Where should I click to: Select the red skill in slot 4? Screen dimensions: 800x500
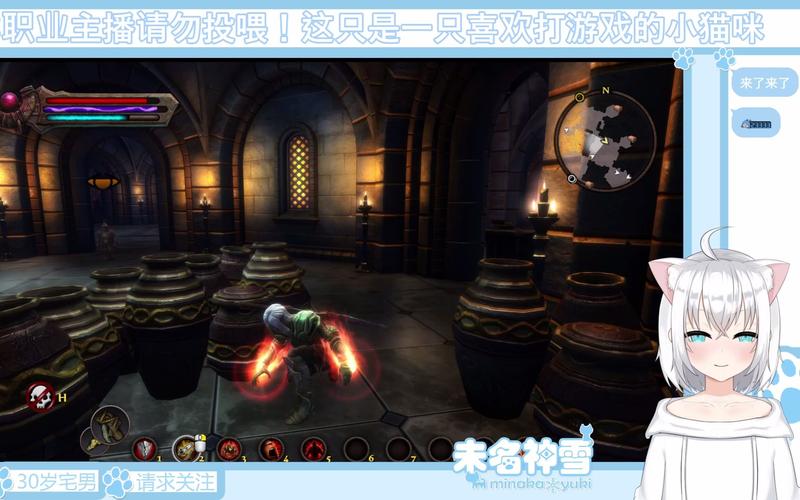click(270, 449)
